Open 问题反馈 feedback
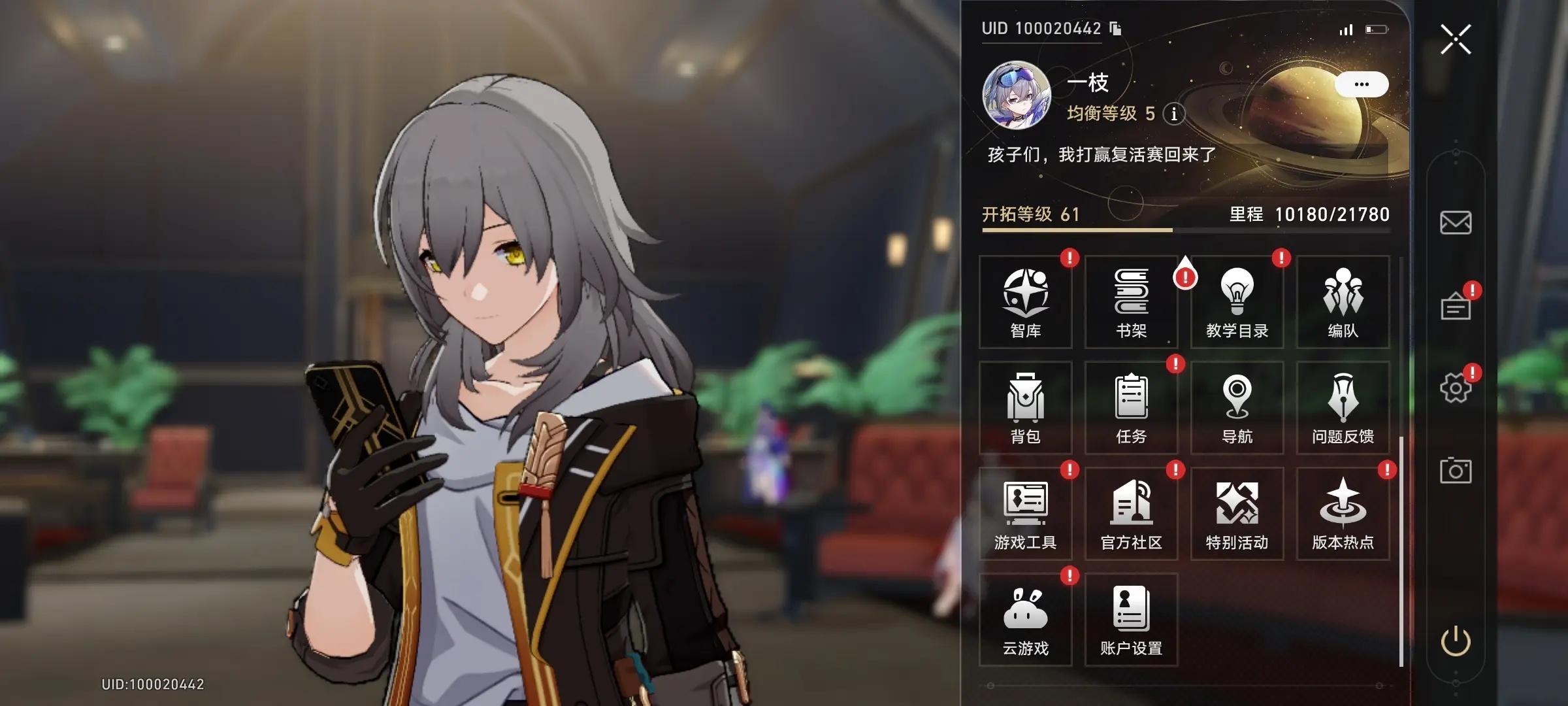The height and width of the screenshot is (706, 1568). click(1343, 408)
